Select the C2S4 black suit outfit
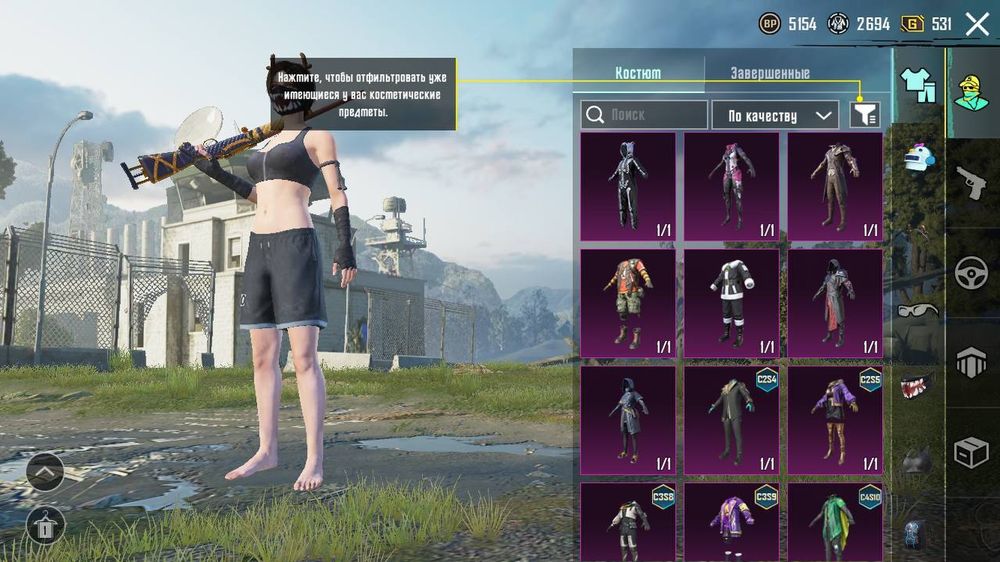Screen dimensions: 1000x562 point(731,420)
